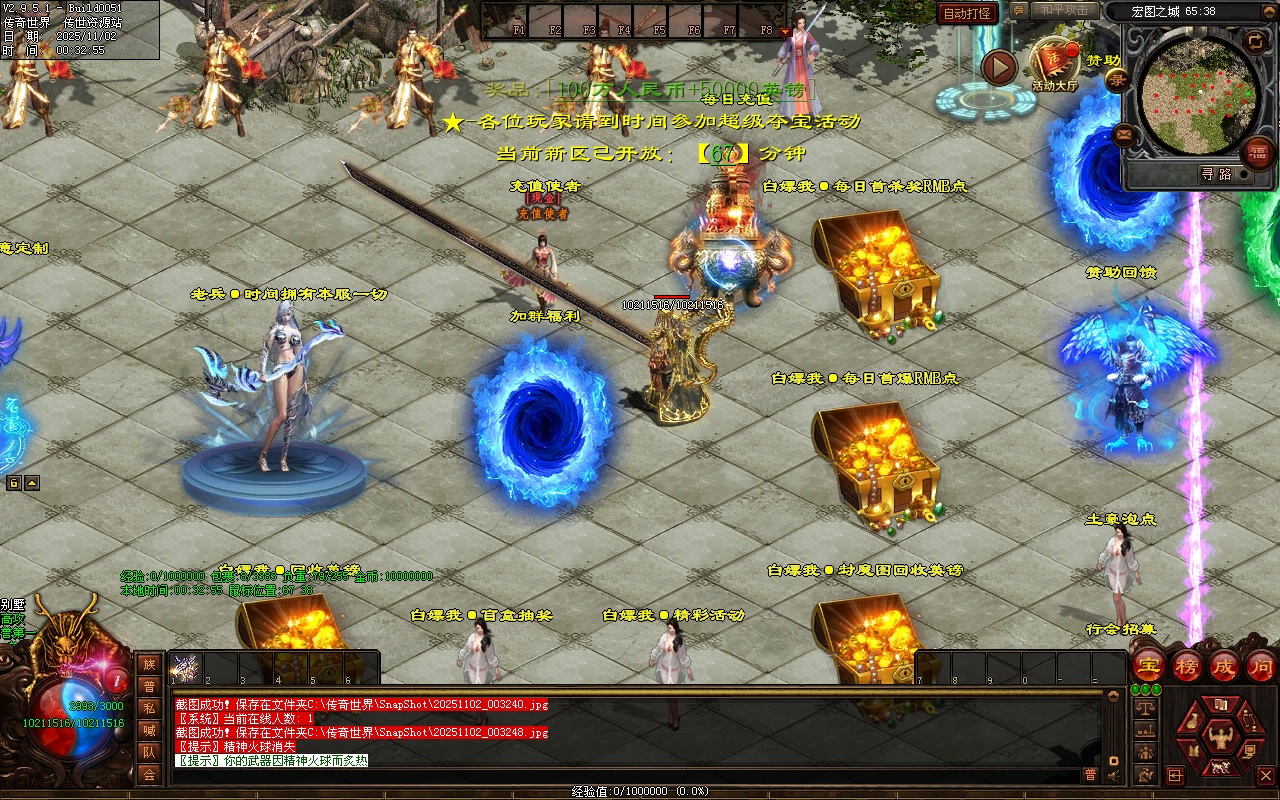Switch to the 私 private chat channel
The height and width of the screenshot is (800, 1280).
[149, 708]
